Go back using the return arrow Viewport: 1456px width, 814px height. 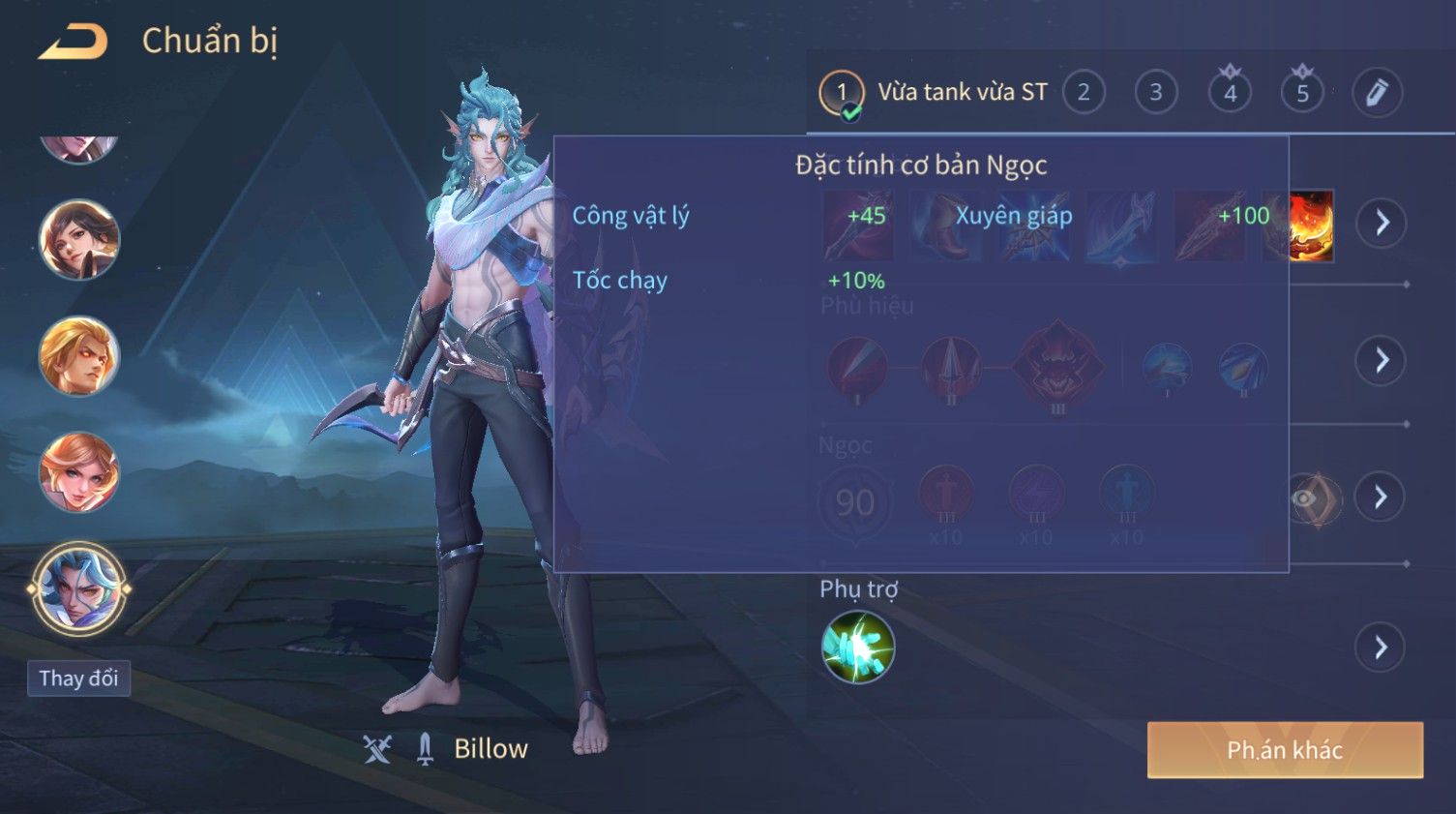tap(73, 42)
